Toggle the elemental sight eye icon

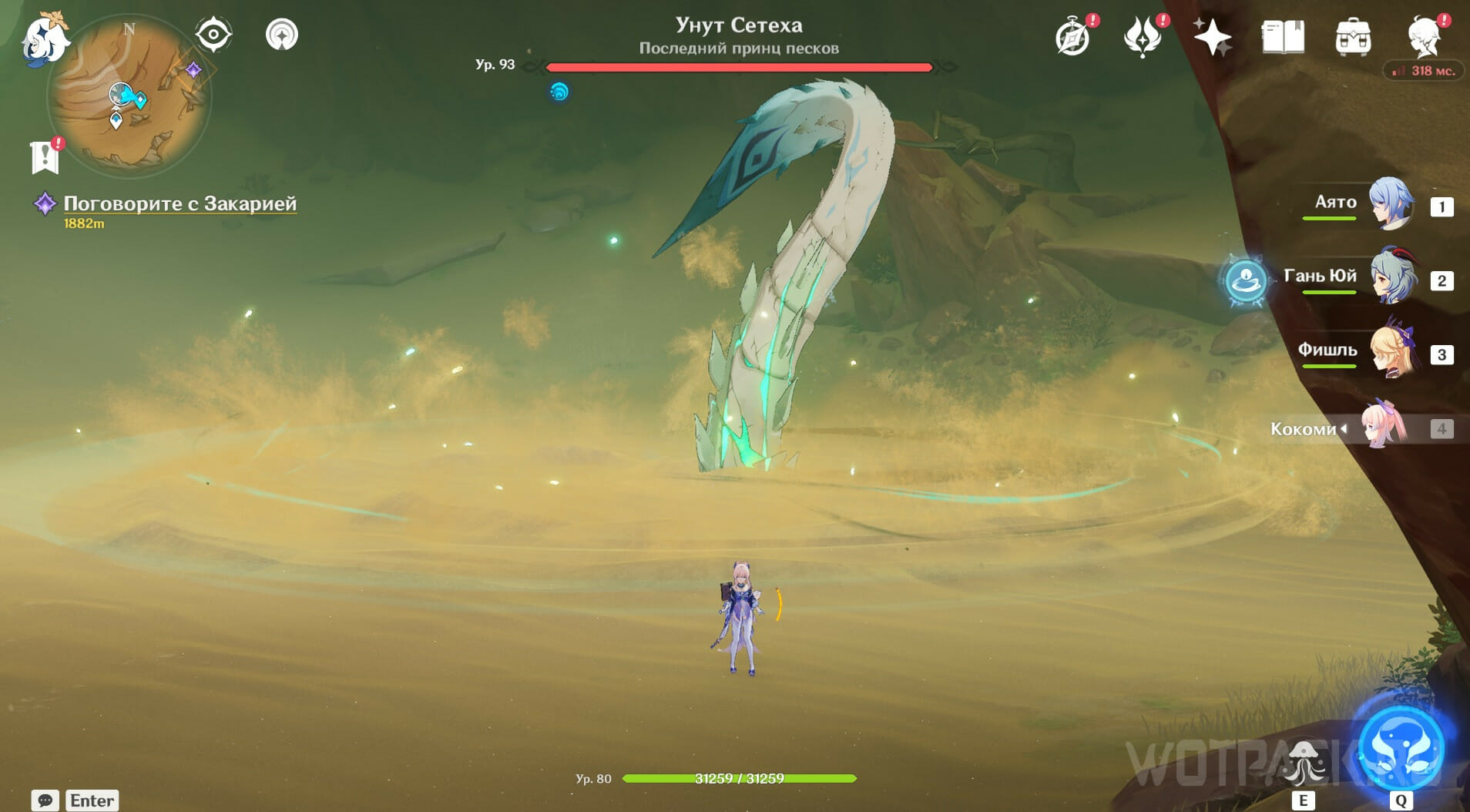(x=213, y=35)
